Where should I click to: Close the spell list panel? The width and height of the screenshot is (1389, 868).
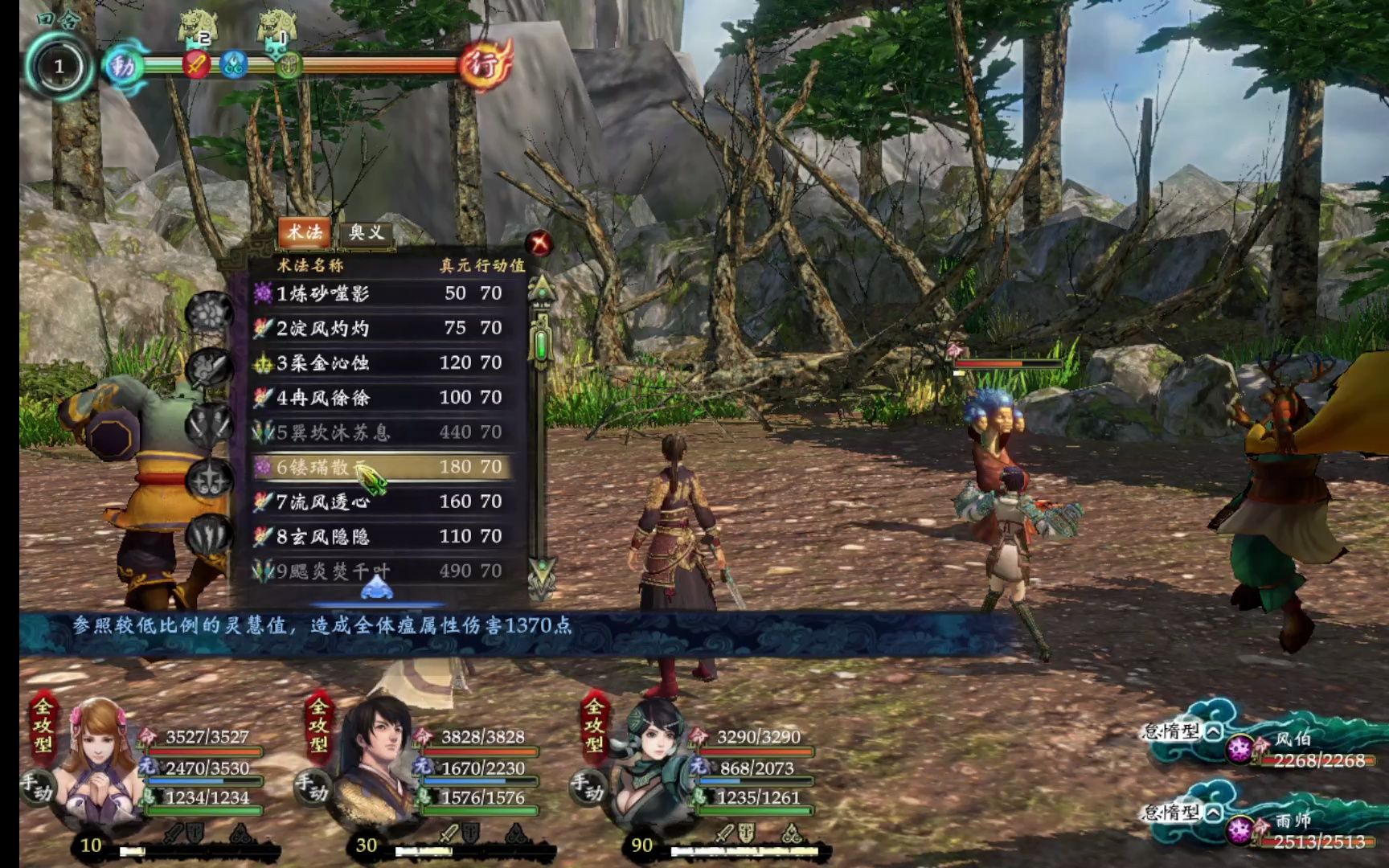click(539, 242)
